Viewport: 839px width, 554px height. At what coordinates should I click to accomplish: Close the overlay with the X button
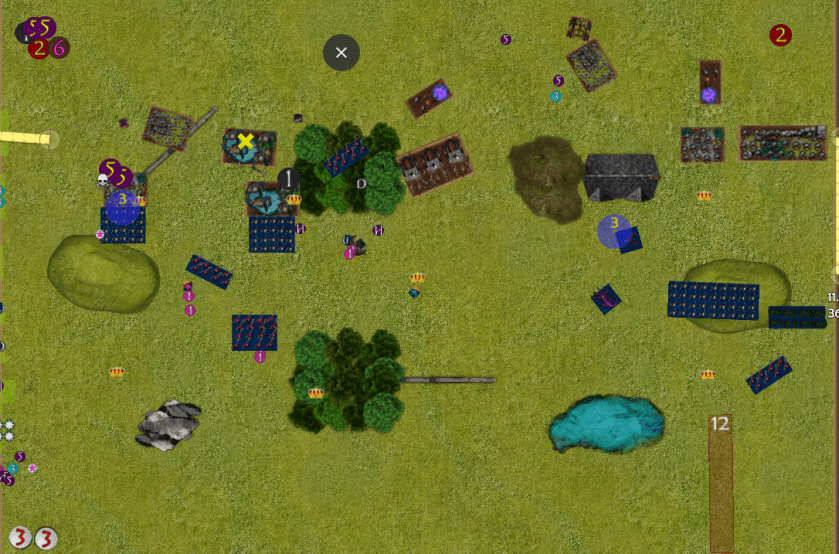click(341, 52)
